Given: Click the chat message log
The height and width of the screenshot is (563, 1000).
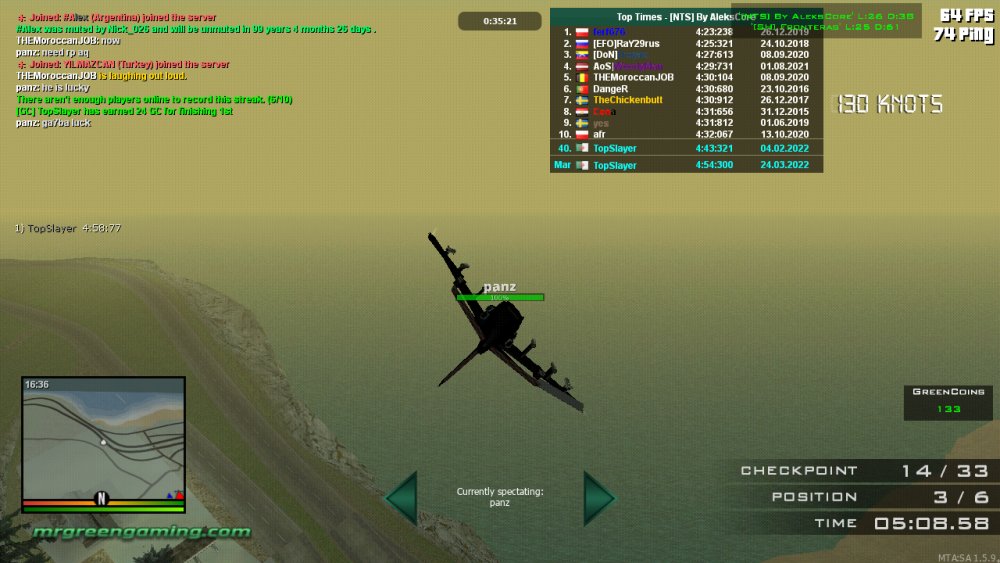Looking at the screenshot, I should (x=190, y=70).
